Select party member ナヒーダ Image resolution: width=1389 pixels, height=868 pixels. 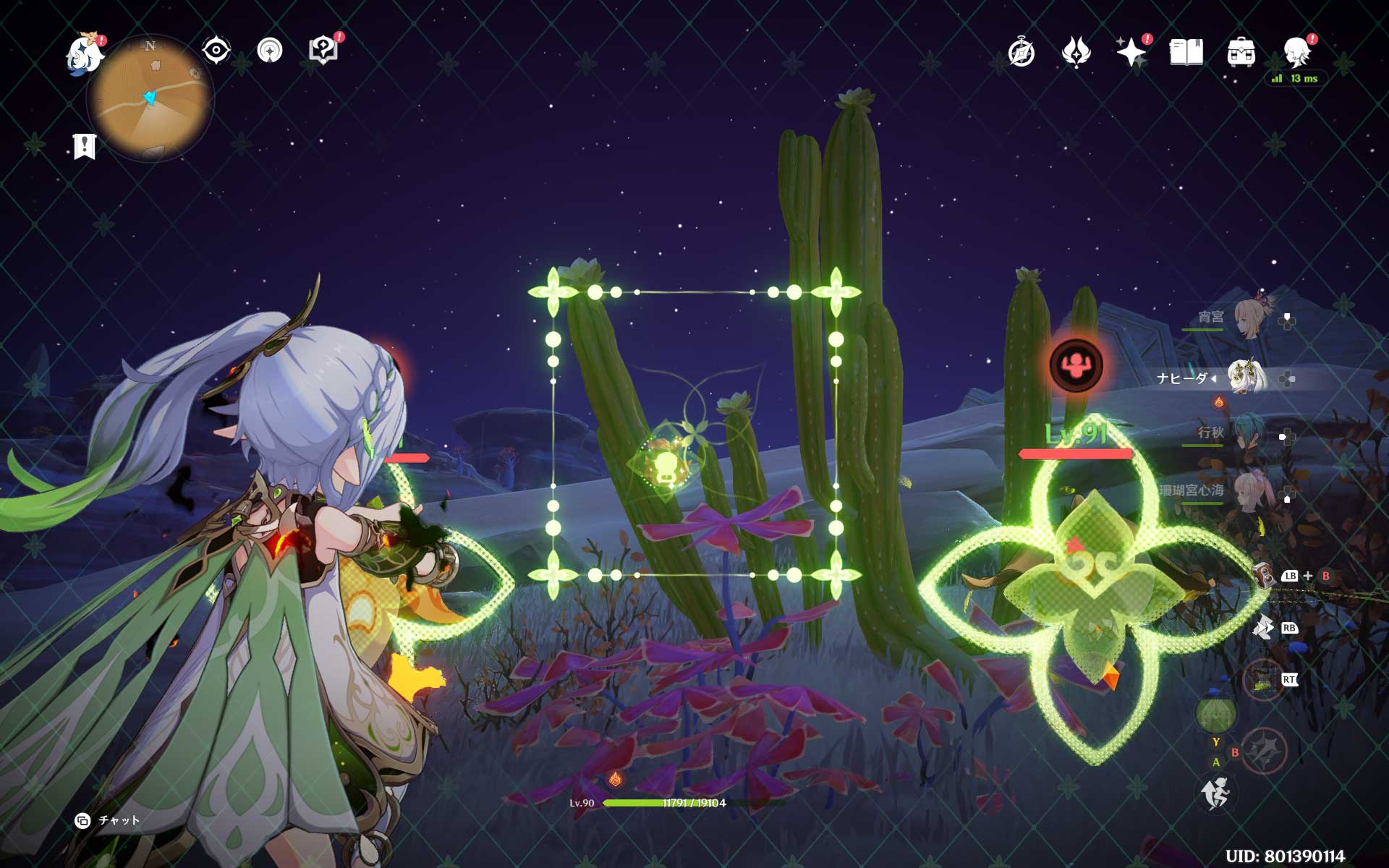point(1245,378)
